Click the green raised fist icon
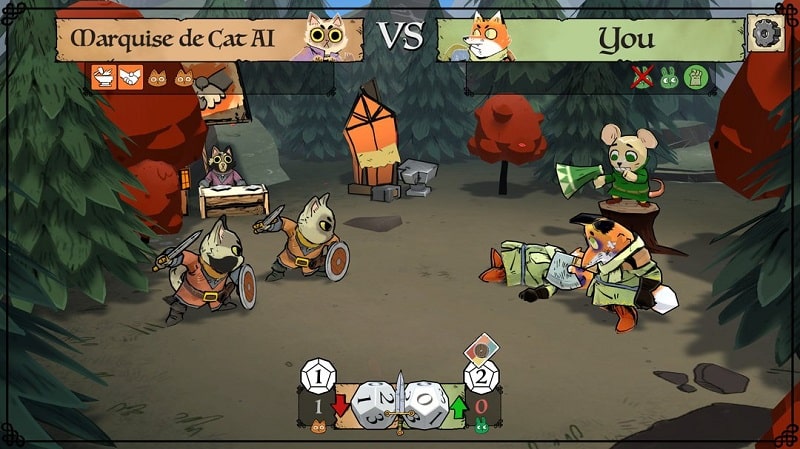Viewport: 800px width, 449px height. 695,76
